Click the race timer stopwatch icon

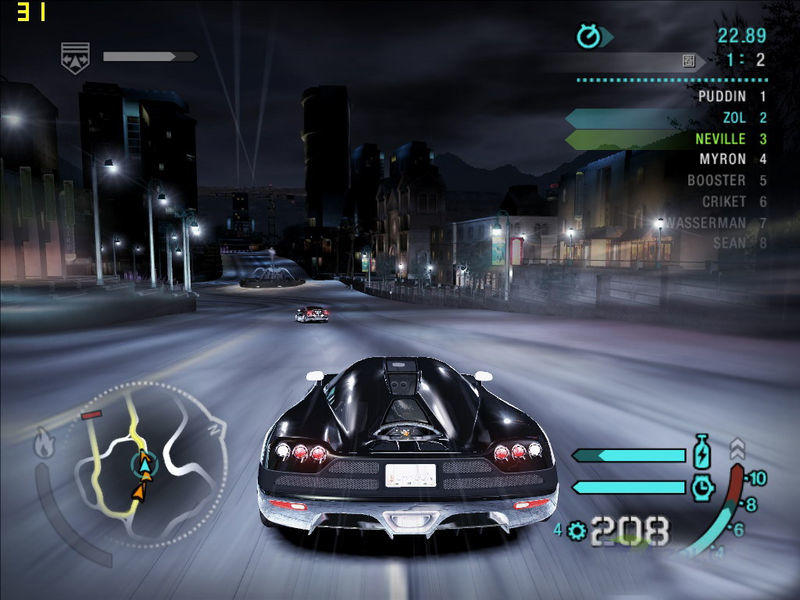tap(589, 37)
